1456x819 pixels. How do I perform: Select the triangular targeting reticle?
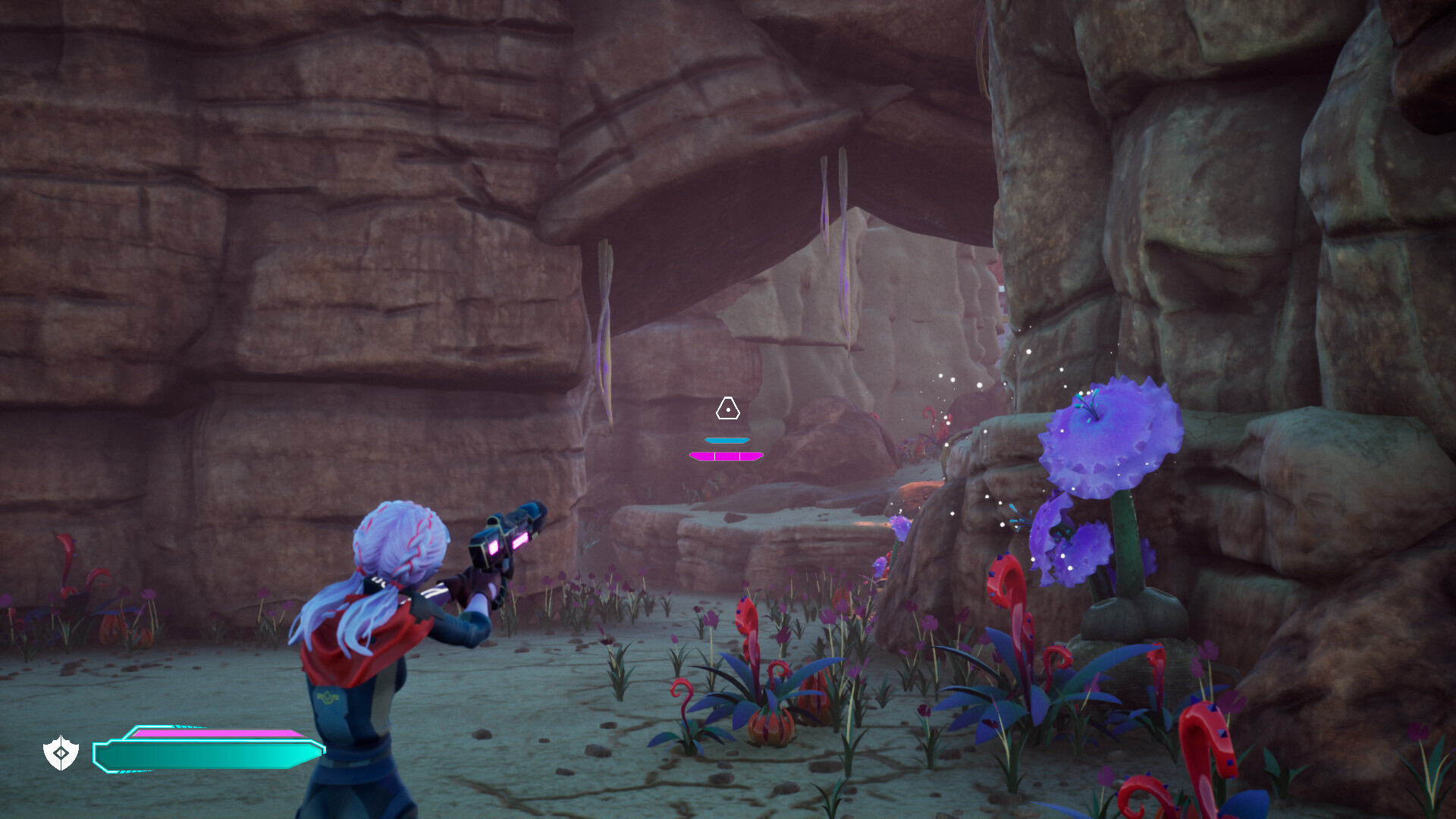(728, 409)
